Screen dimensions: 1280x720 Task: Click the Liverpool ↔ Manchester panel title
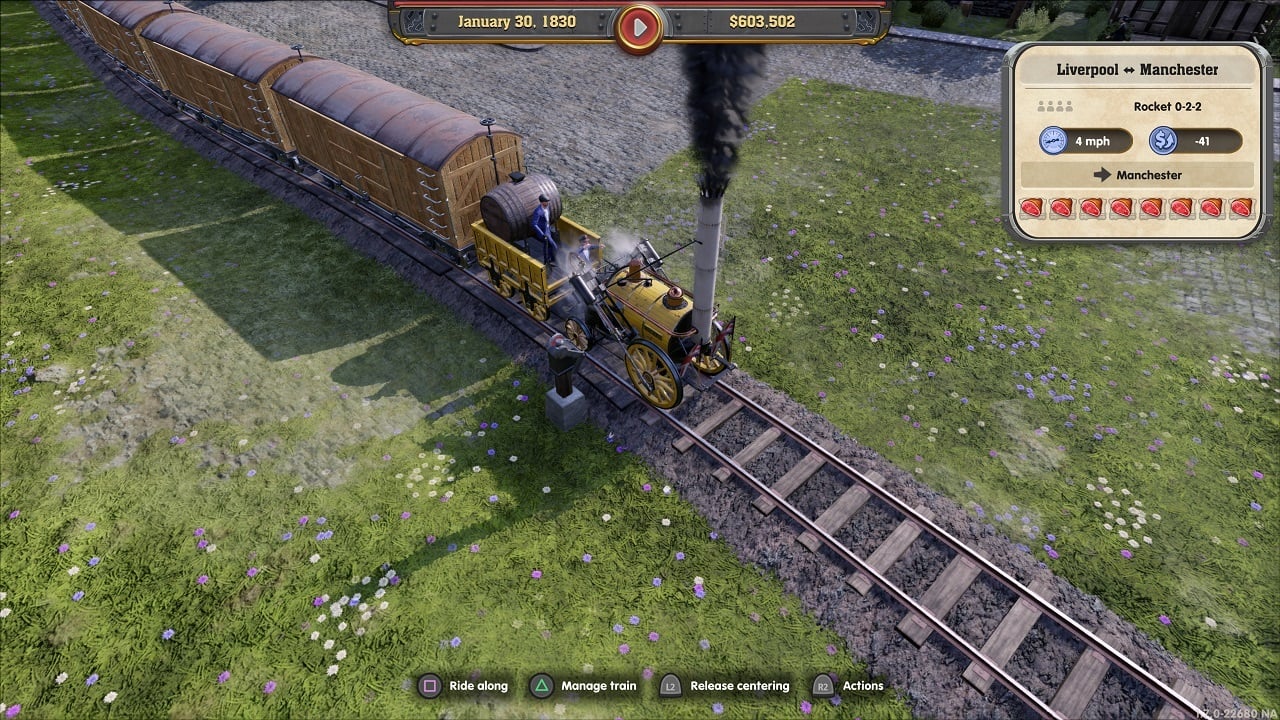[x=1137, y=69]
